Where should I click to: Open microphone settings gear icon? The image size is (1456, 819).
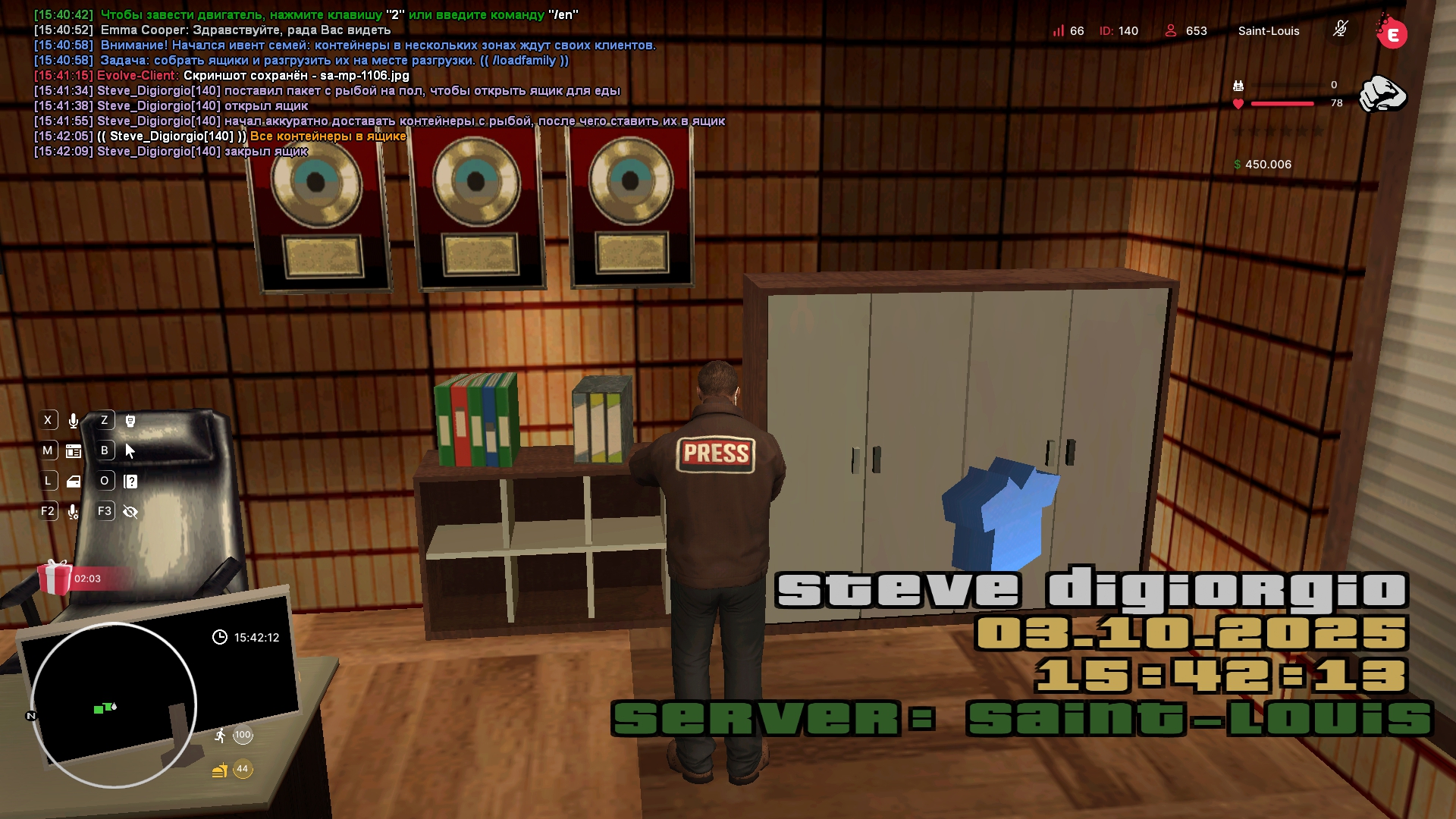(x=74, y=512)
